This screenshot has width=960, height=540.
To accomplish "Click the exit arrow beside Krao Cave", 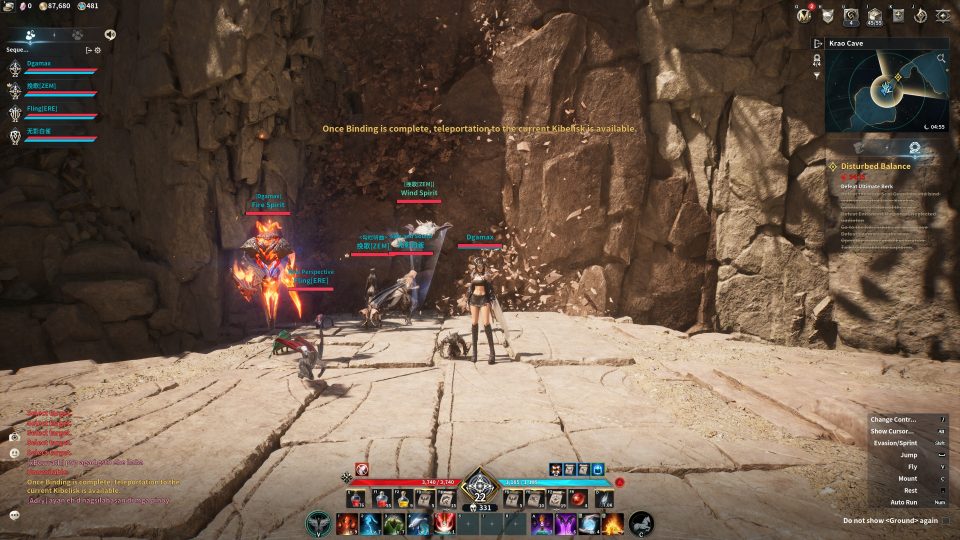I will pos(818,44).
